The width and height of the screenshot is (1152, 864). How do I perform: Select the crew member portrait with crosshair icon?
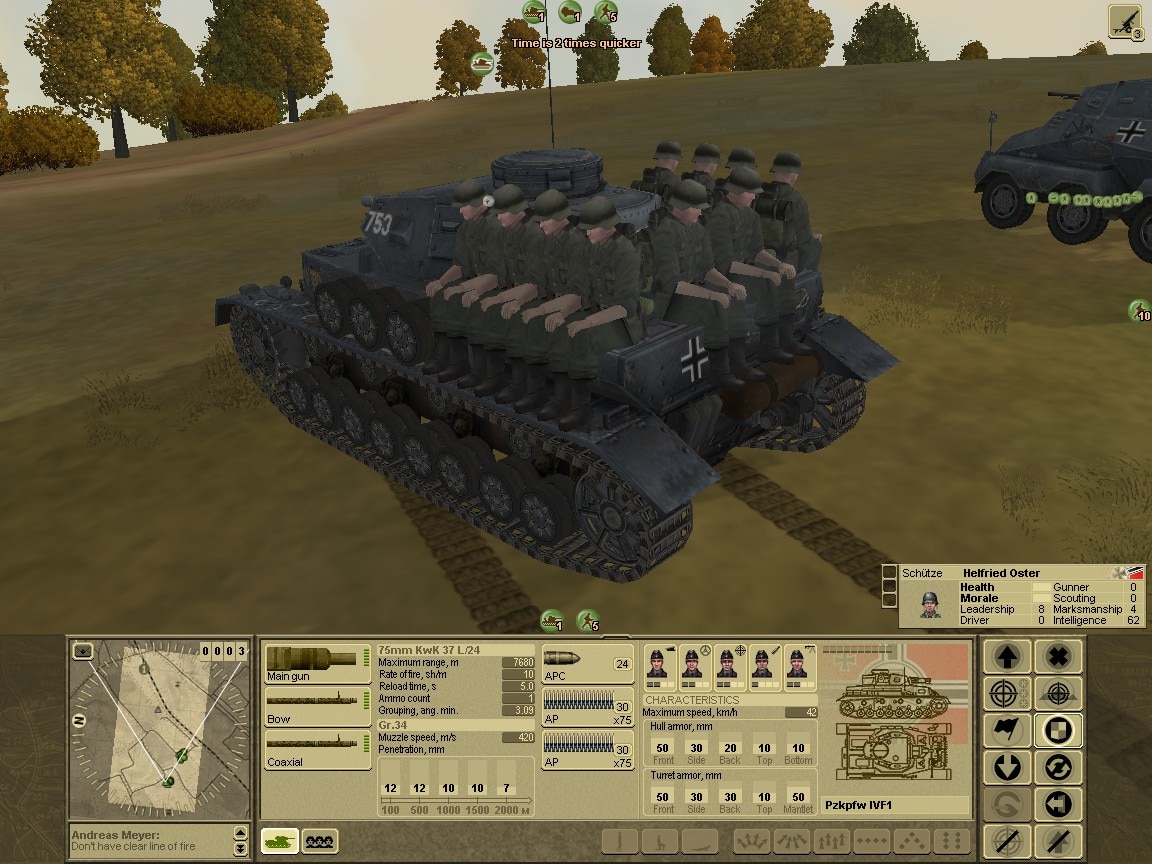728,665
